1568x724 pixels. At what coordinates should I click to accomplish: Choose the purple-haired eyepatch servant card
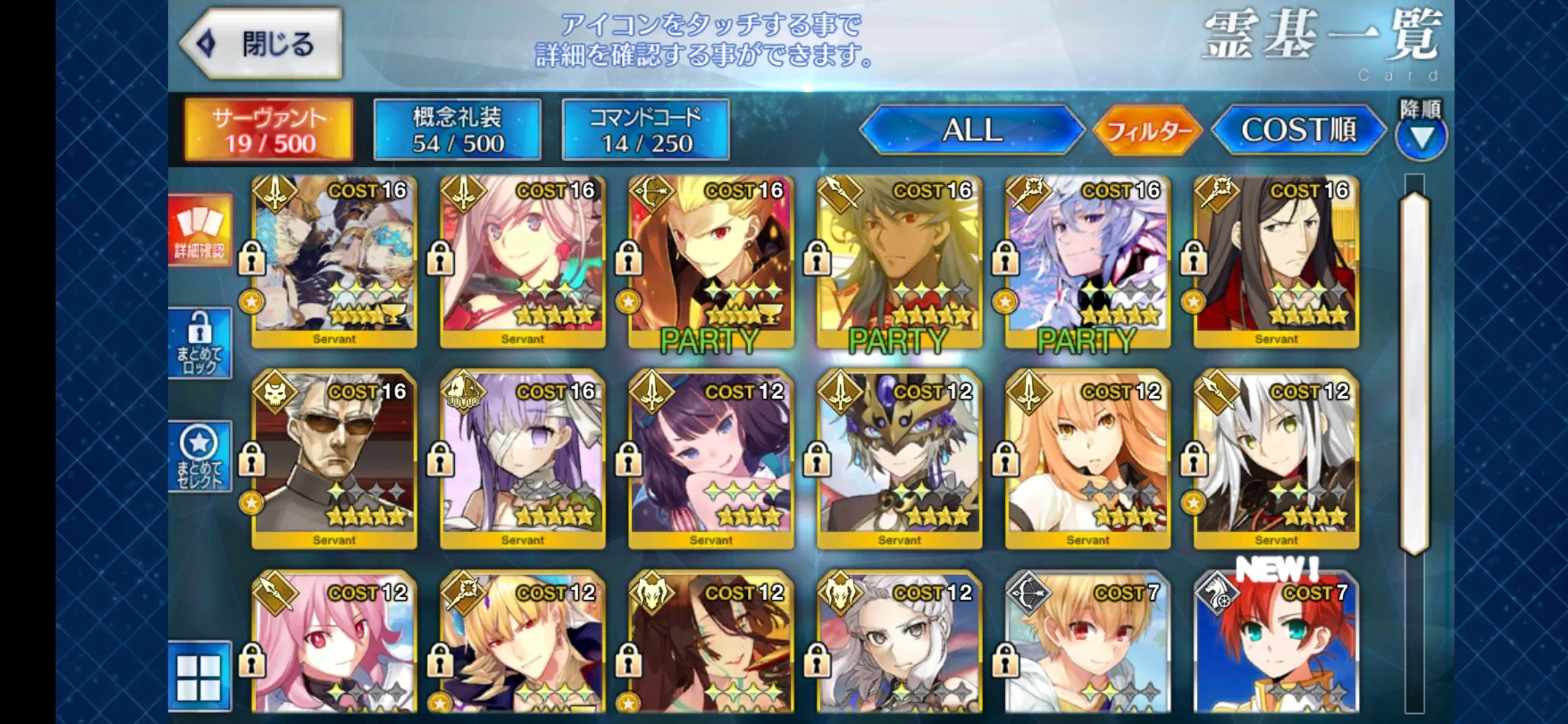point(523,460)
